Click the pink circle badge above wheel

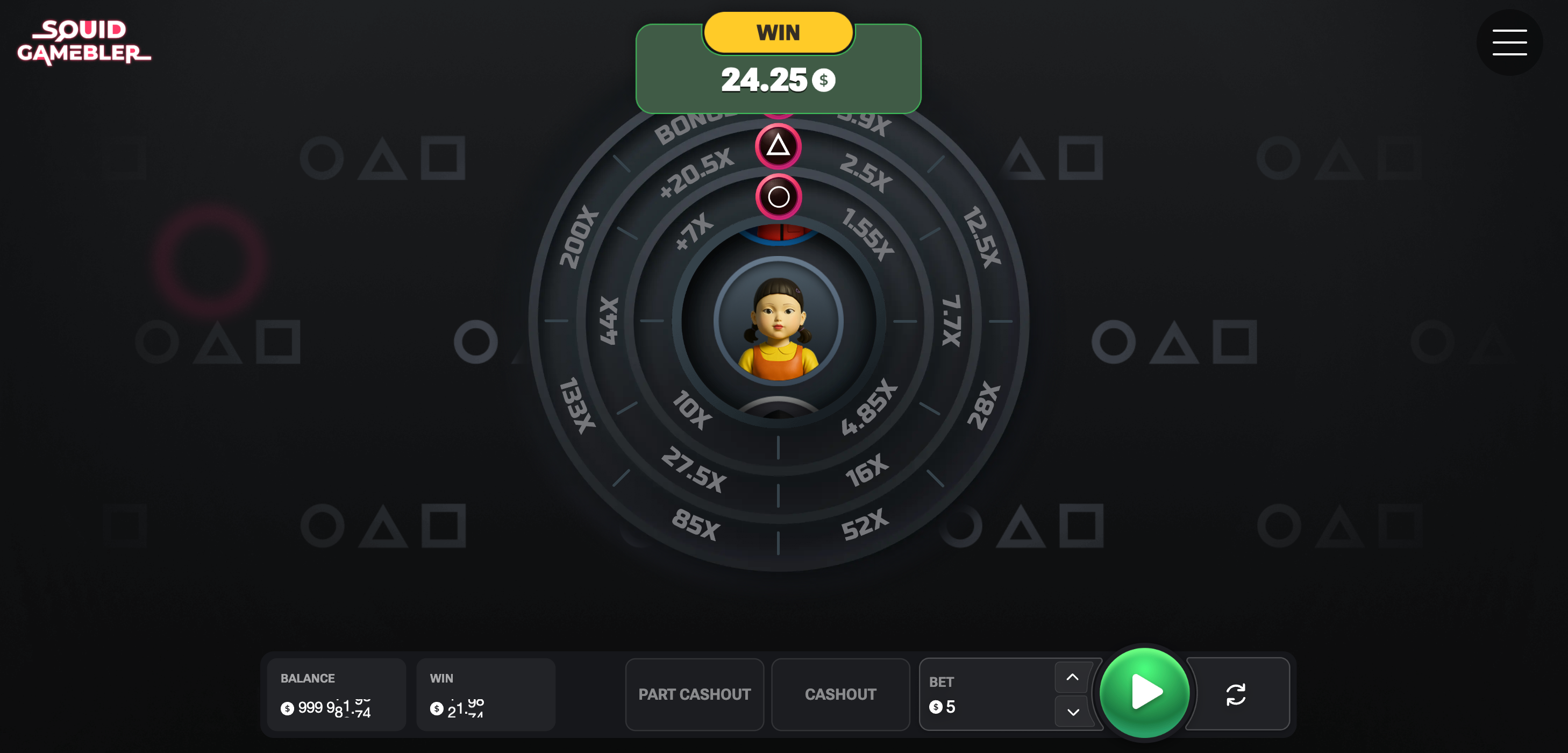[x=778, y=196]
